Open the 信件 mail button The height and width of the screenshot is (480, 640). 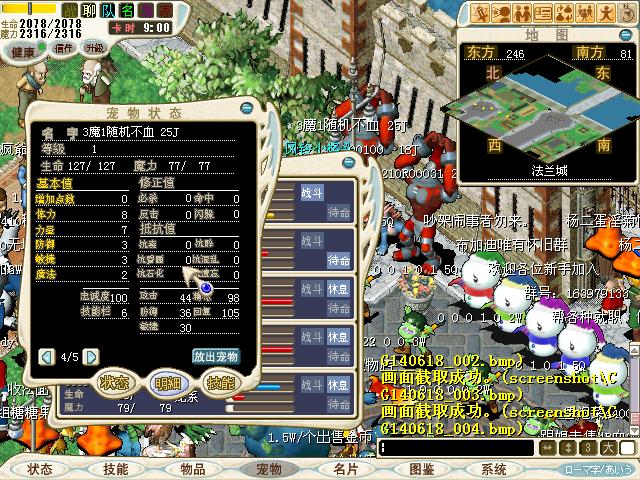(63, 48)
